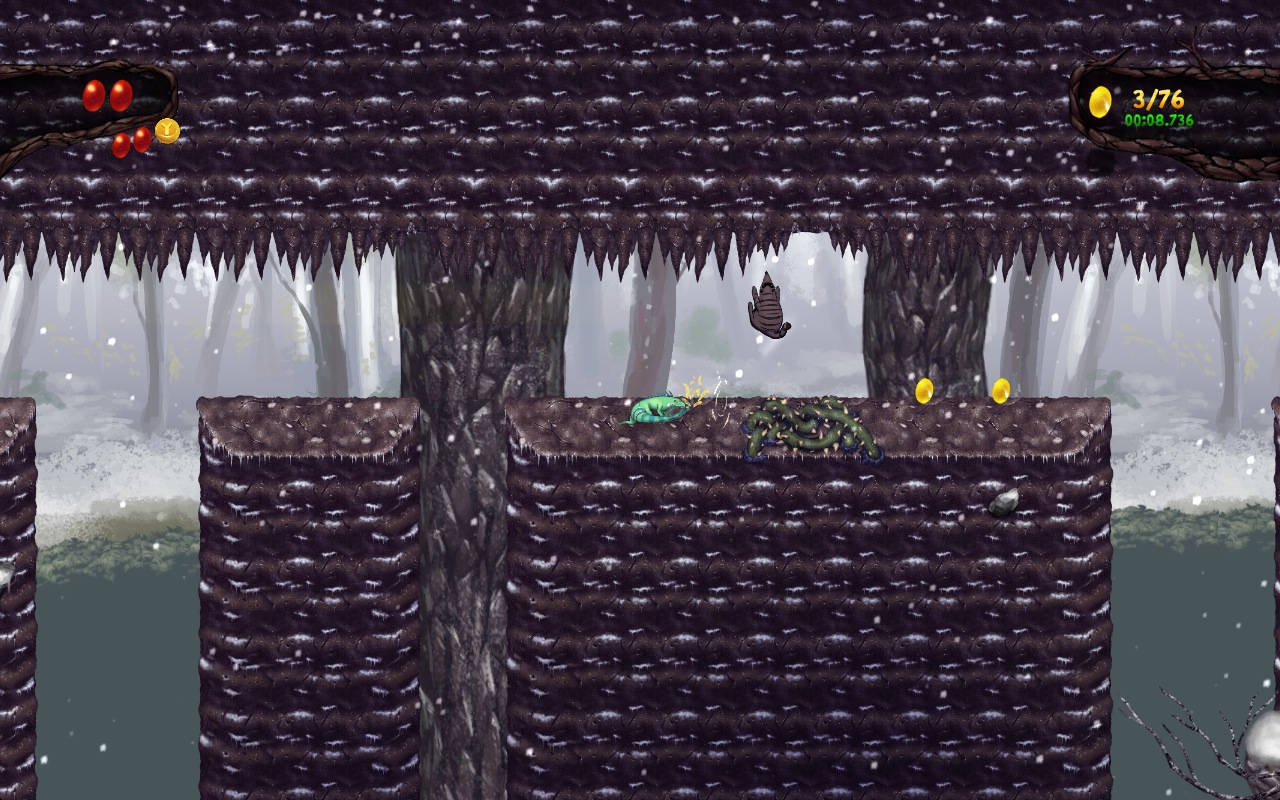Select the left small red egg in HUD

120,145
